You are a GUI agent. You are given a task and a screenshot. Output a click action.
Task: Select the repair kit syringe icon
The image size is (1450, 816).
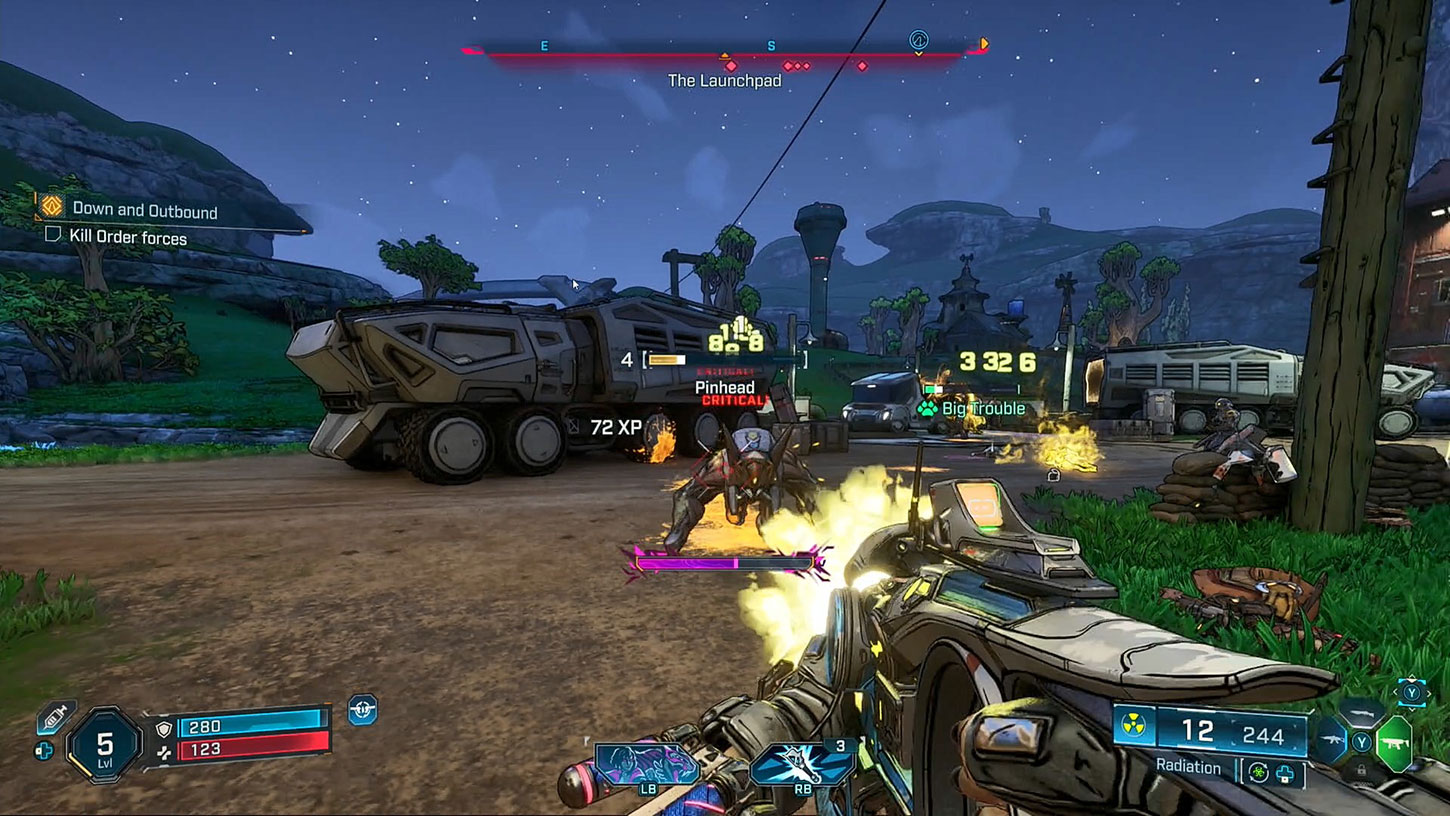(56, 716)
